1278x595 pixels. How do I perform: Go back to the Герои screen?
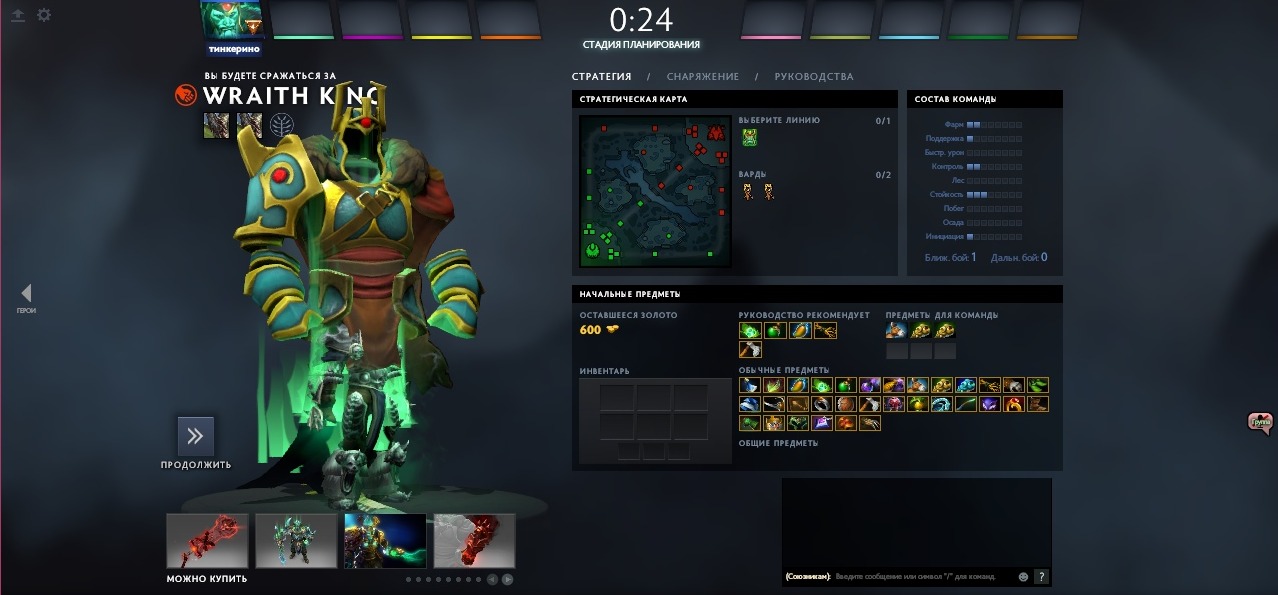[26, 293]
